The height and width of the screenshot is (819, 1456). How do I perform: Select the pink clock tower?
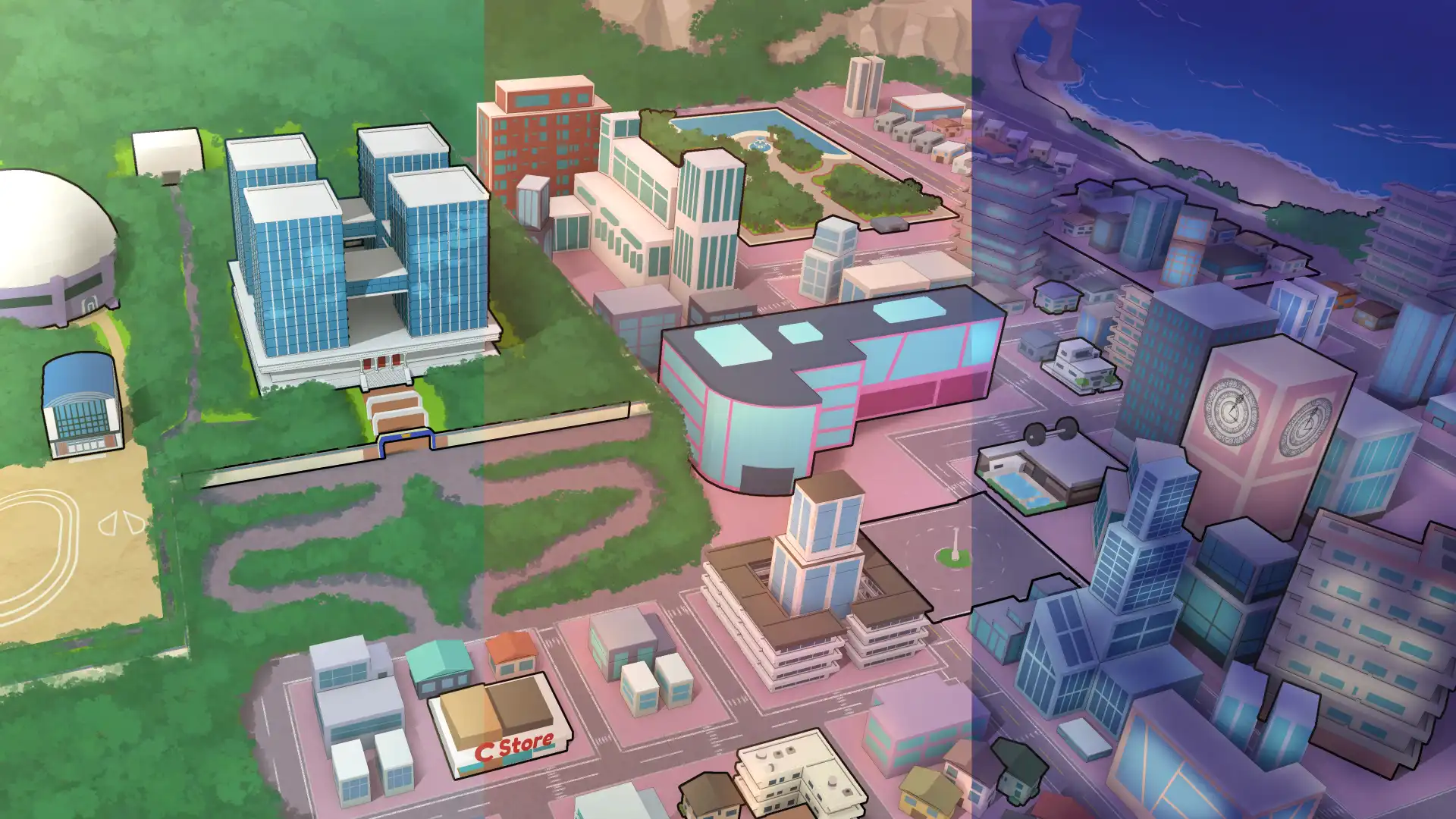point(1266,425)
